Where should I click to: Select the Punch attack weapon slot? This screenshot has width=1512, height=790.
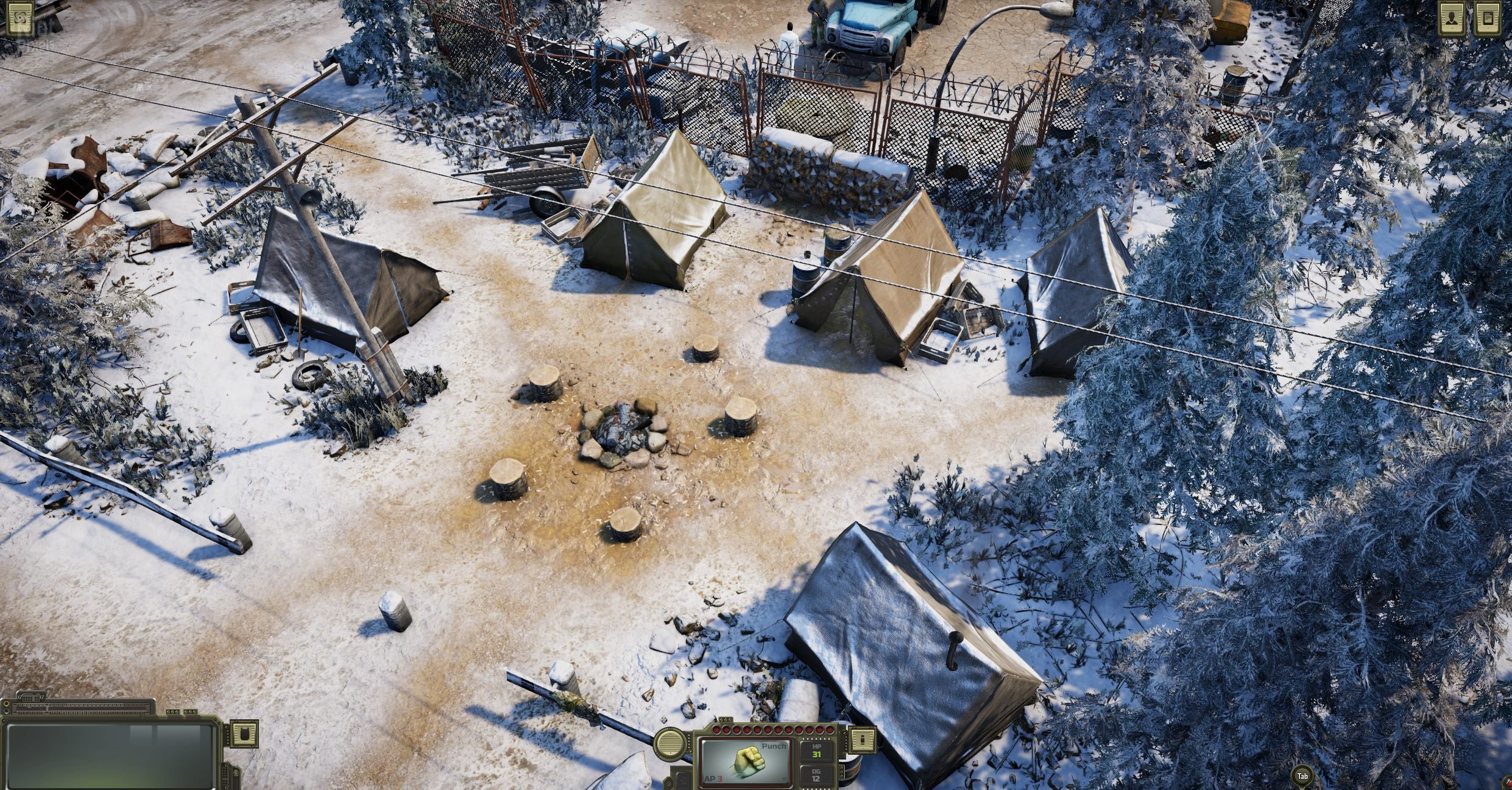click(x=745, y=763)
